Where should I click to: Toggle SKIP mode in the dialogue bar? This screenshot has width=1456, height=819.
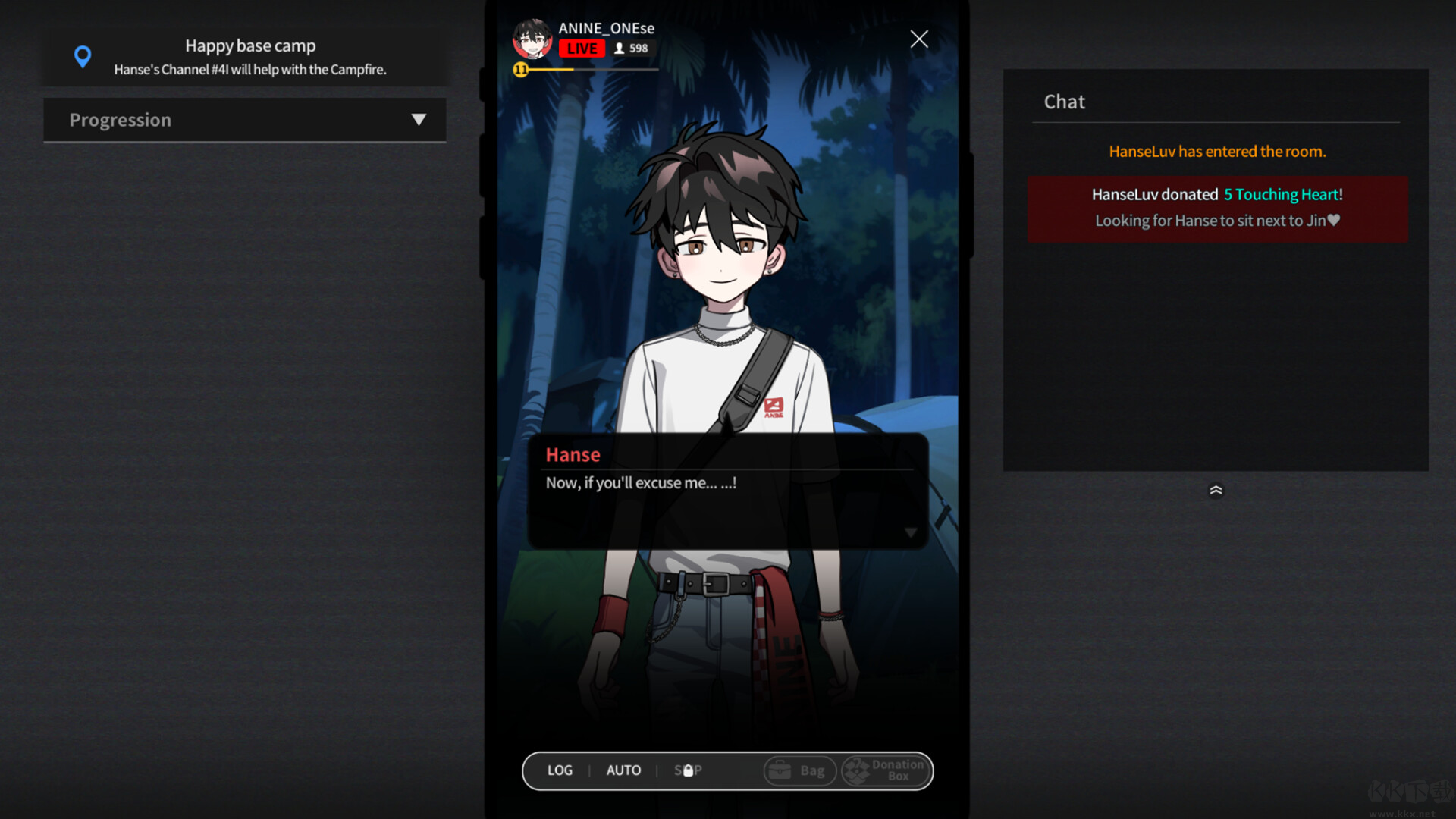point(688,770)
